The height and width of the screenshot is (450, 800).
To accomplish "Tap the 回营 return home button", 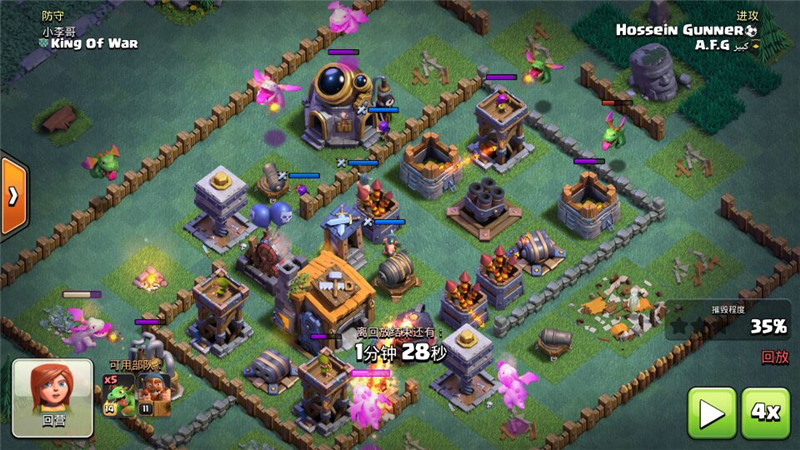I will tap(46, 393).
